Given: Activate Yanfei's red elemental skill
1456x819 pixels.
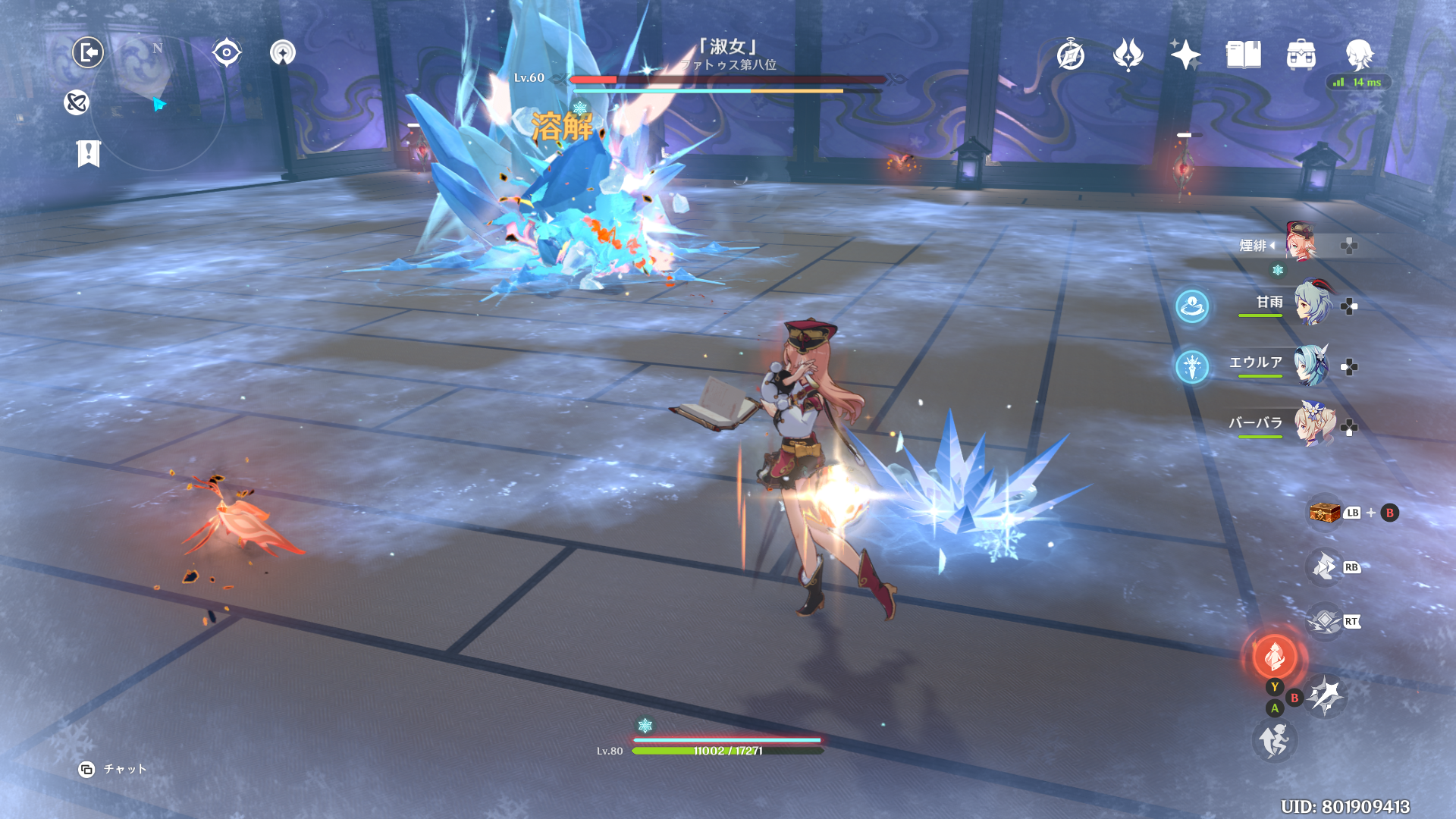Looking at the screenshot, I should (1275, 656).
